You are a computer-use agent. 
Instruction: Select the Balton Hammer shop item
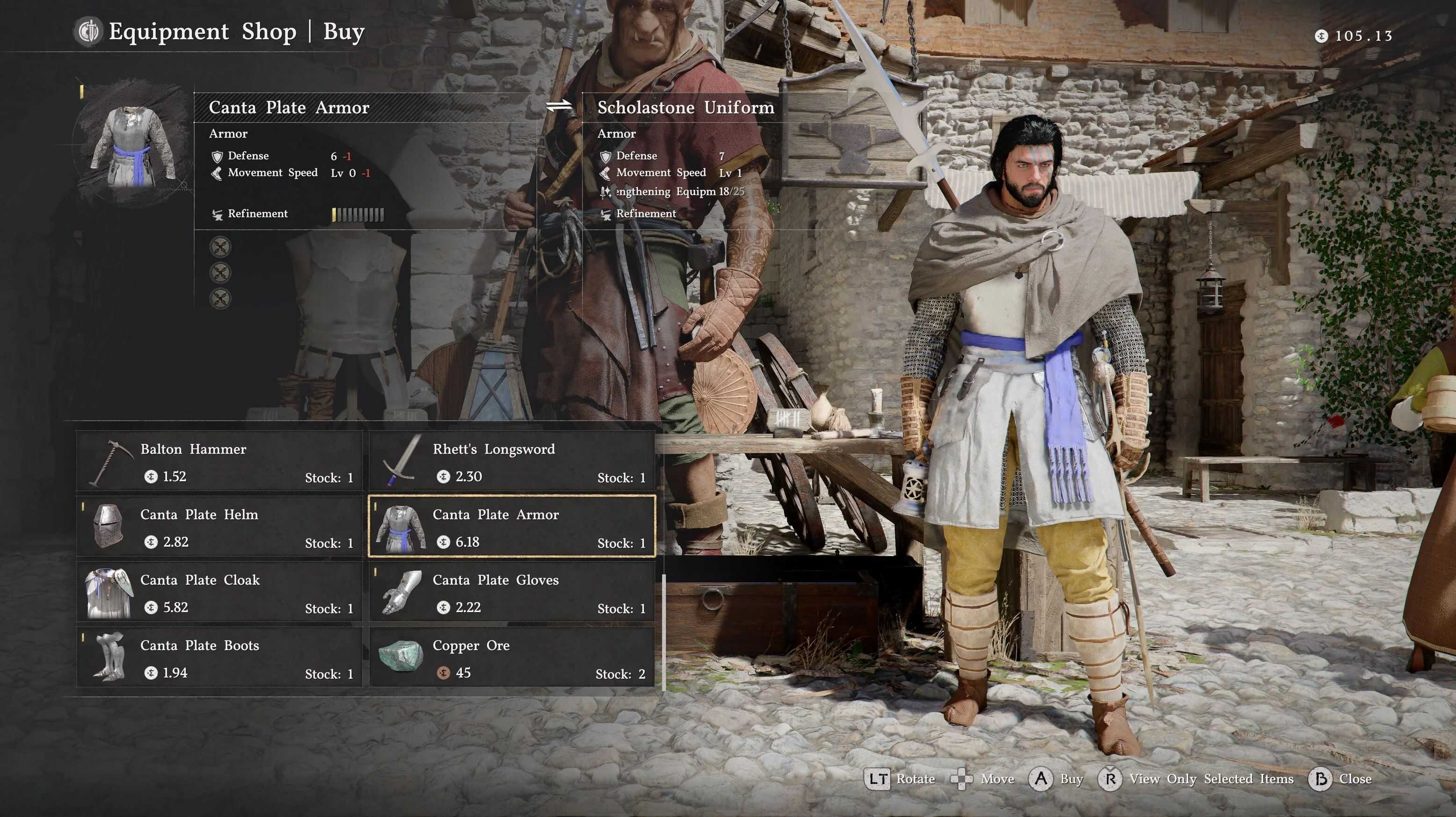[x=219, y=461]
